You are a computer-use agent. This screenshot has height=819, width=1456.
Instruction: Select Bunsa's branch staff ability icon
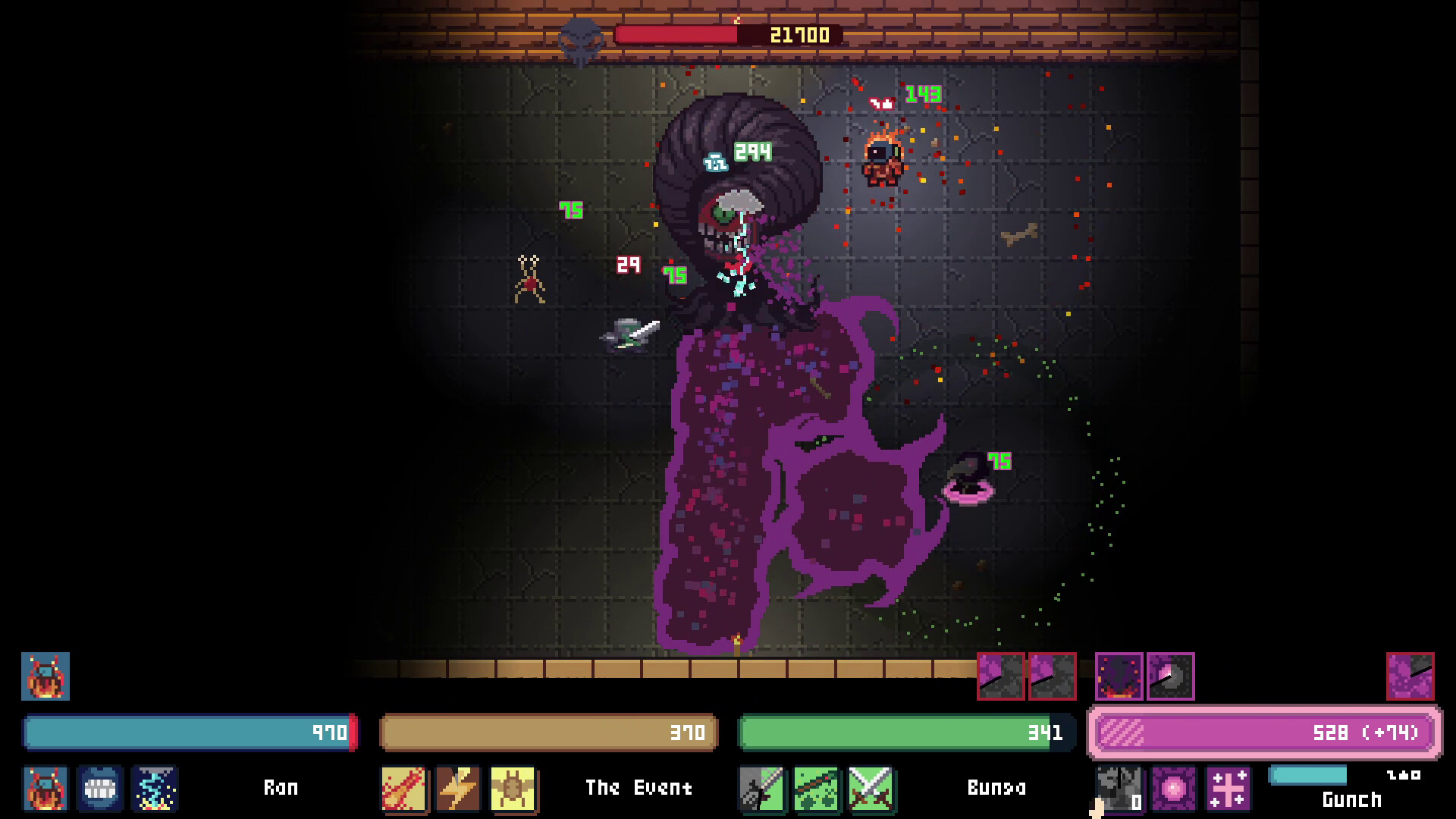click(x=817, y=787)
